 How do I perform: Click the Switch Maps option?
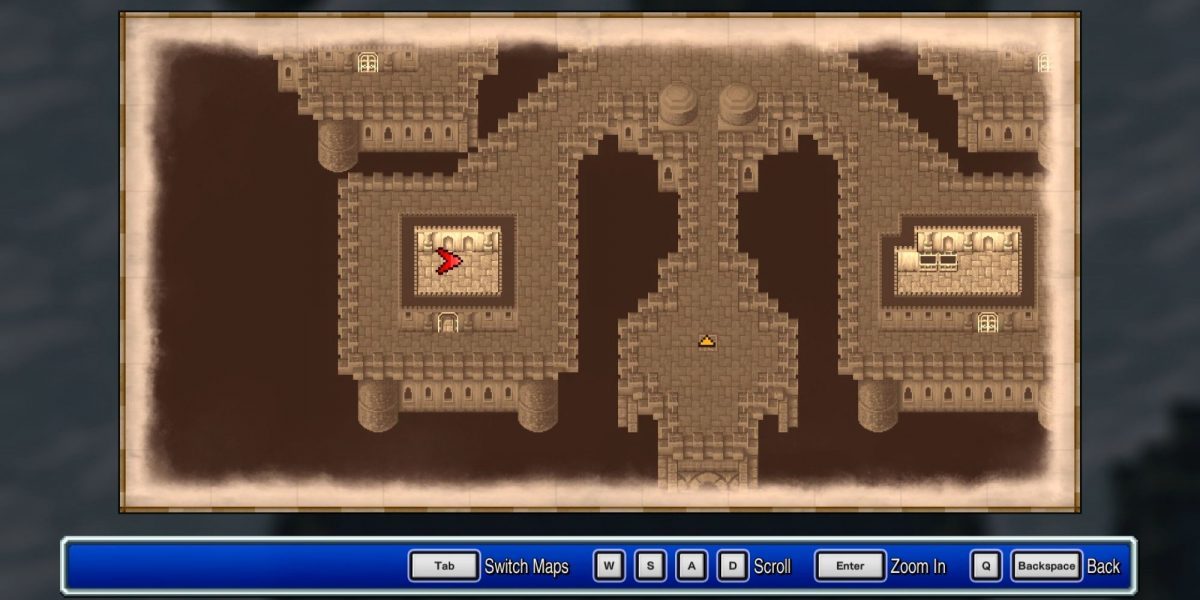(526, 566)
